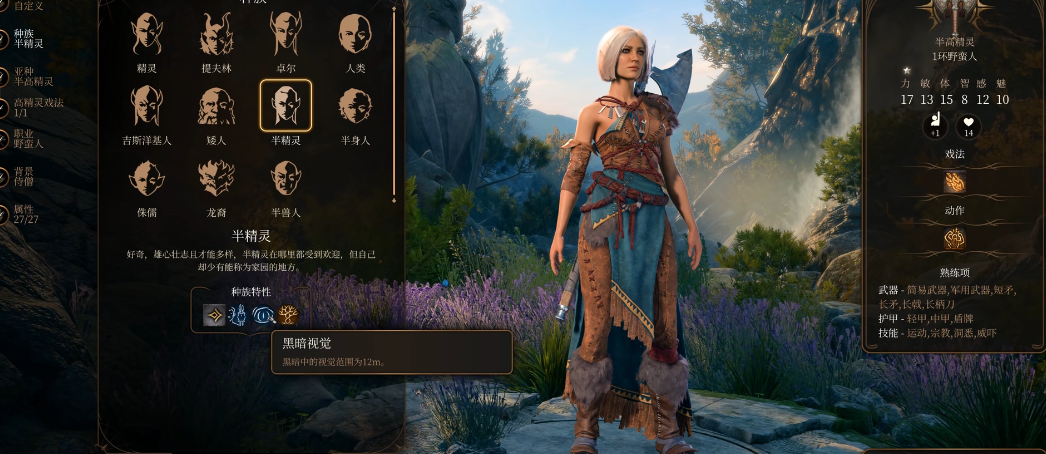1046x454 pixels.
Task: Choose the 提夫林 (Tiefling) race
Action: coord(216,35)
